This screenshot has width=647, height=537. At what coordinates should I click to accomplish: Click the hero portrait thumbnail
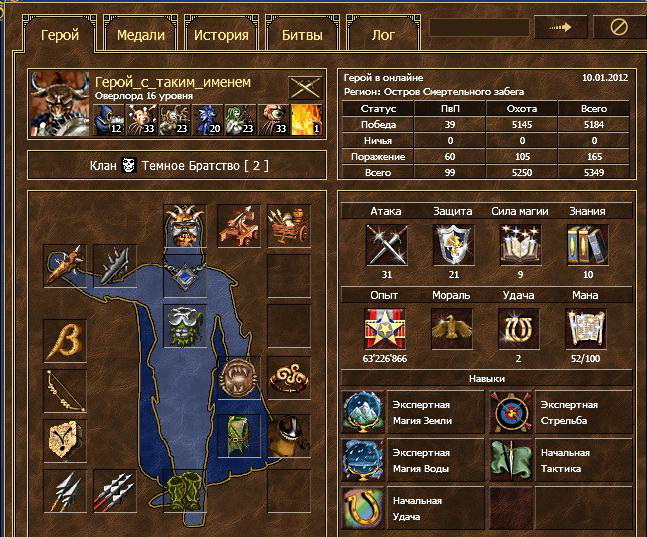click(x=61, y=103)
